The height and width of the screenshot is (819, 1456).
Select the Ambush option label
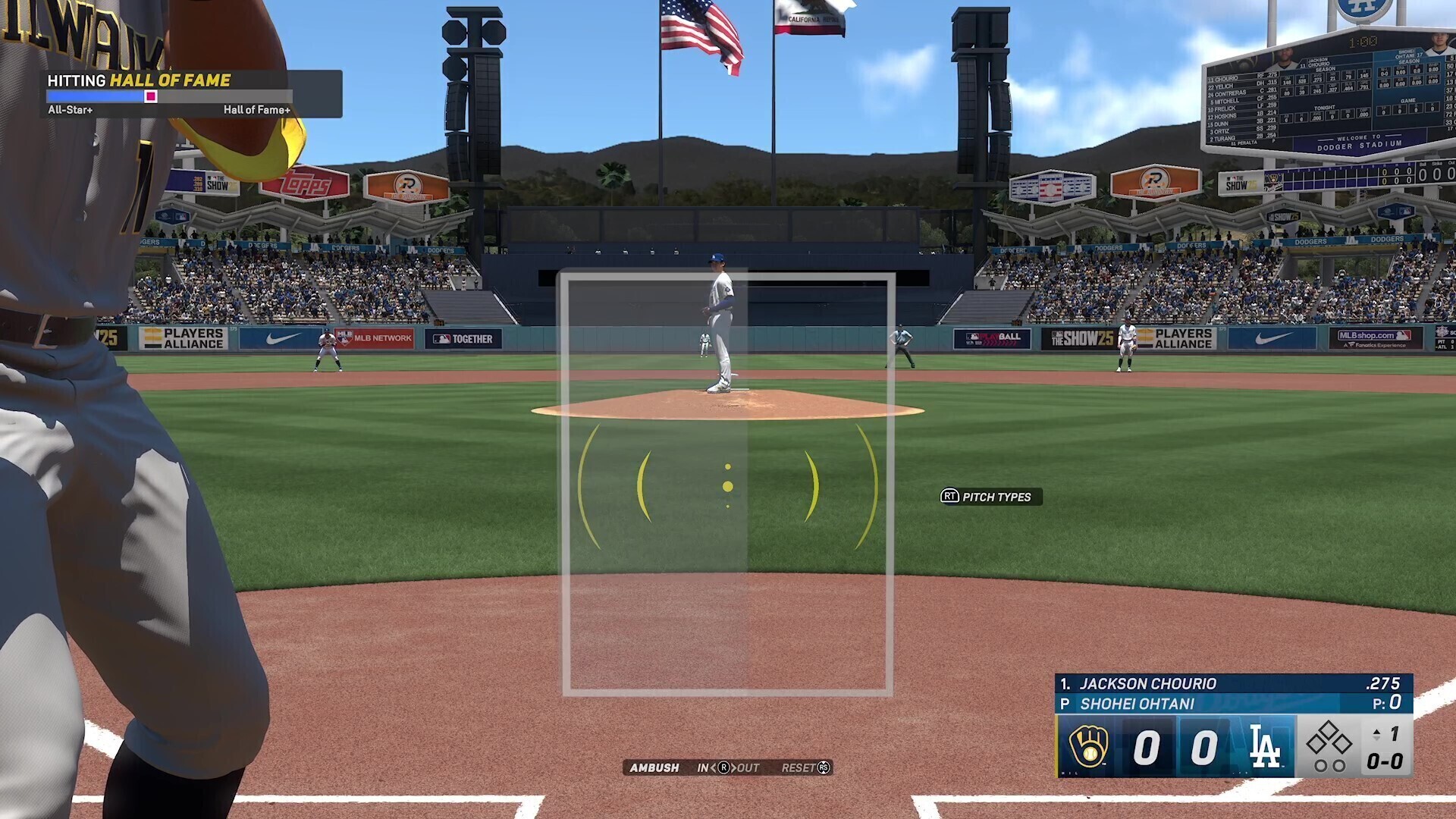pos(654,767)
